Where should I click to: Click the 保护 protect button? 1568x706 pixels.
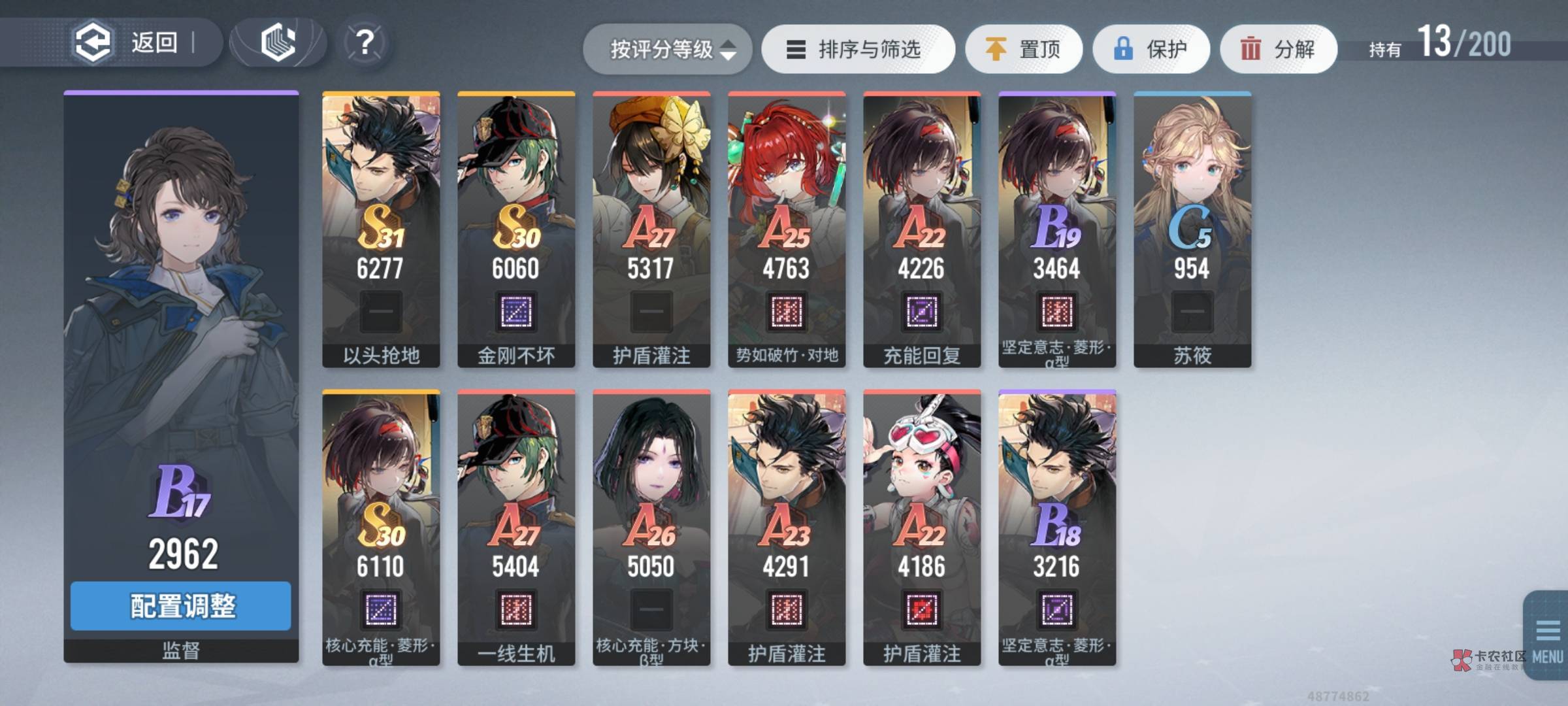point(1151,50)
